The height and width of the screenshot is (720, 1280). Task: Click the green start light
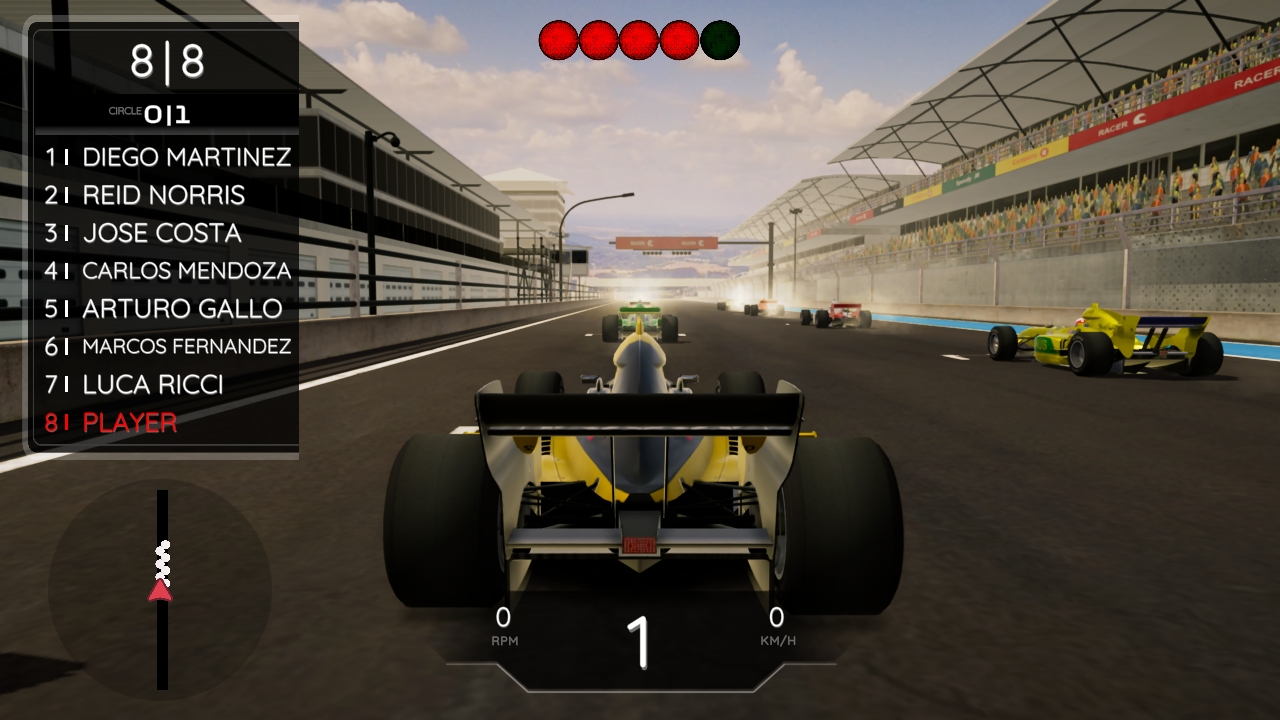pos(719,38)
